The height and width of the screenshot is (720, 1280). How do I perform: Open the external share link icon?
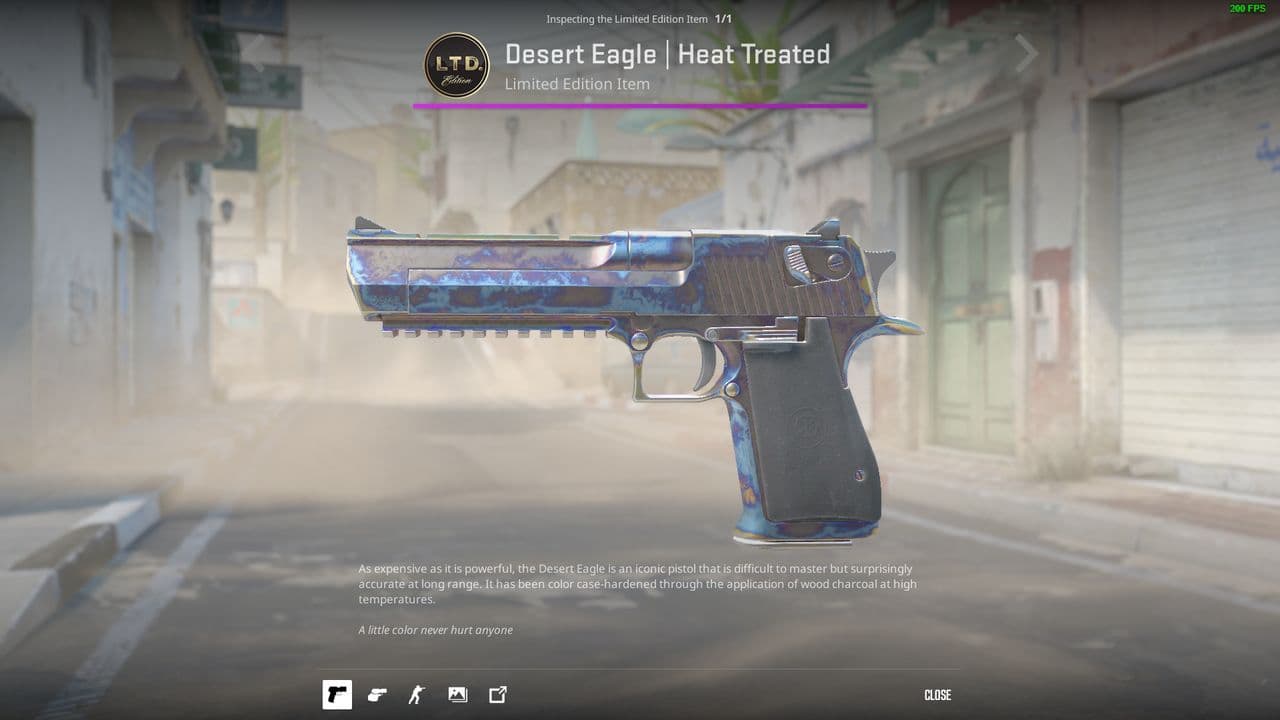coord(496,695)
